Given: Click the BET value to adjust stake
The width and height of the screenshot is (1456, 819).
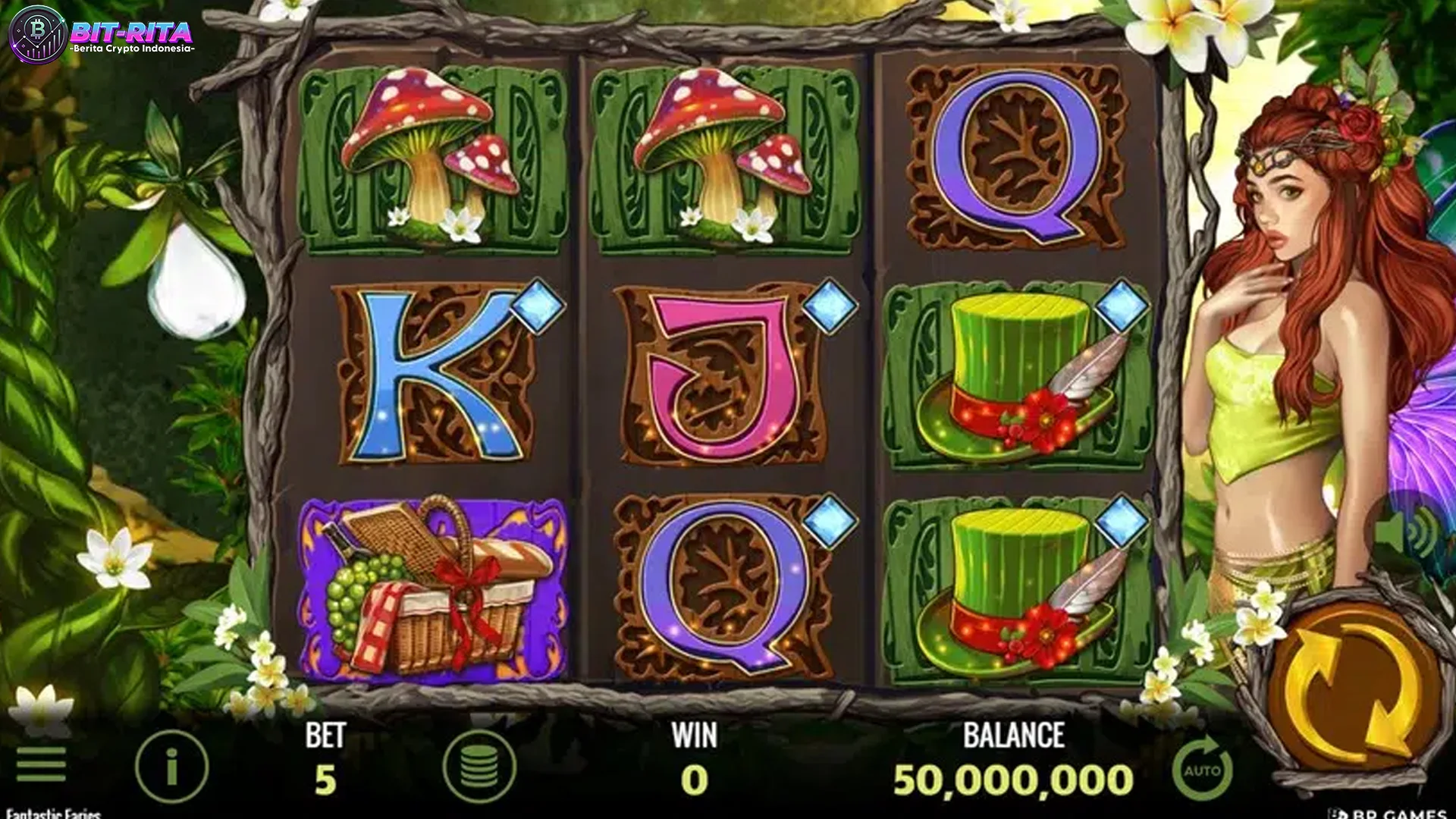Looking at the screenshot, I should point(322,776).
